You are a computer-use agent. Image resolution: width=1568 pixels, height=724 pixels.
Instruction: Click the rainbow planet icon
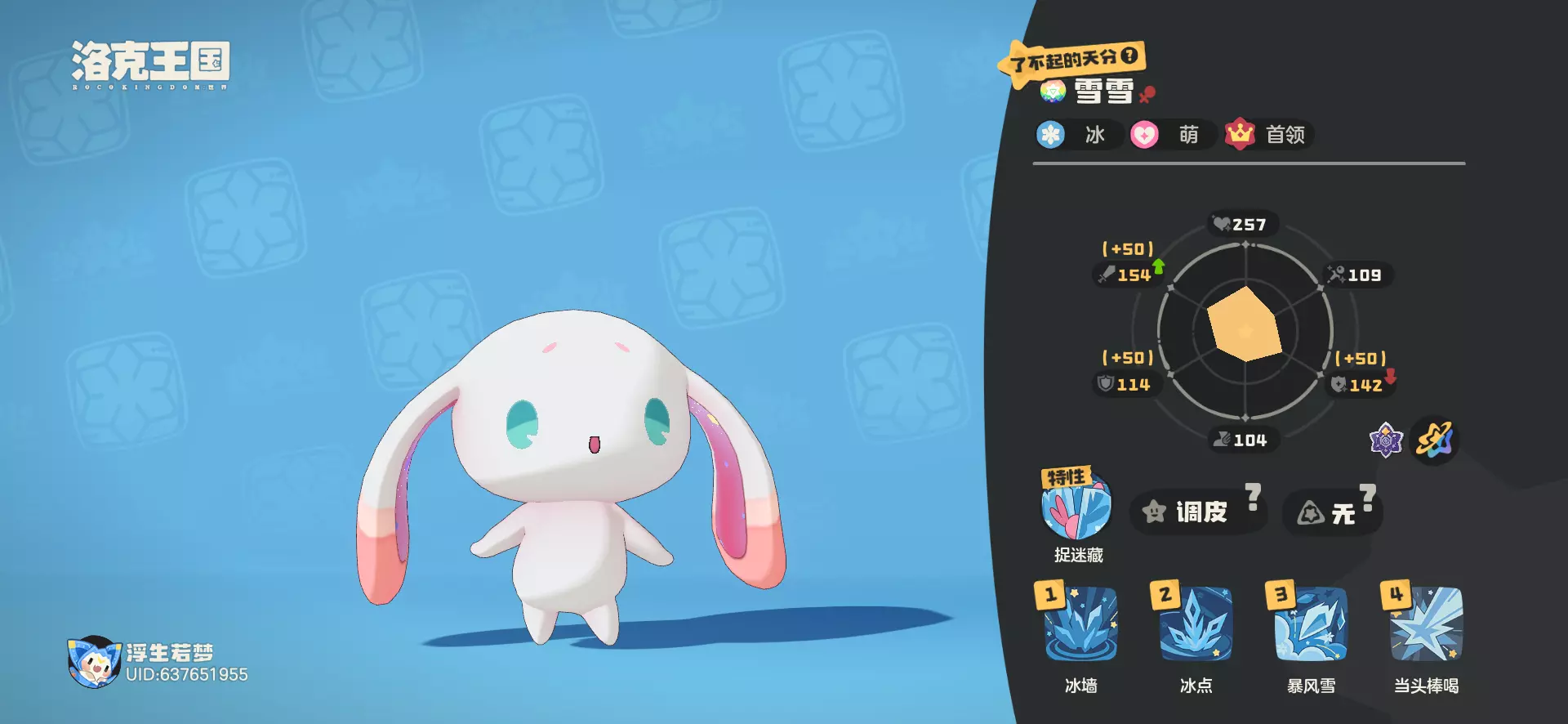pyautogui.click(x=1435, y=441)
